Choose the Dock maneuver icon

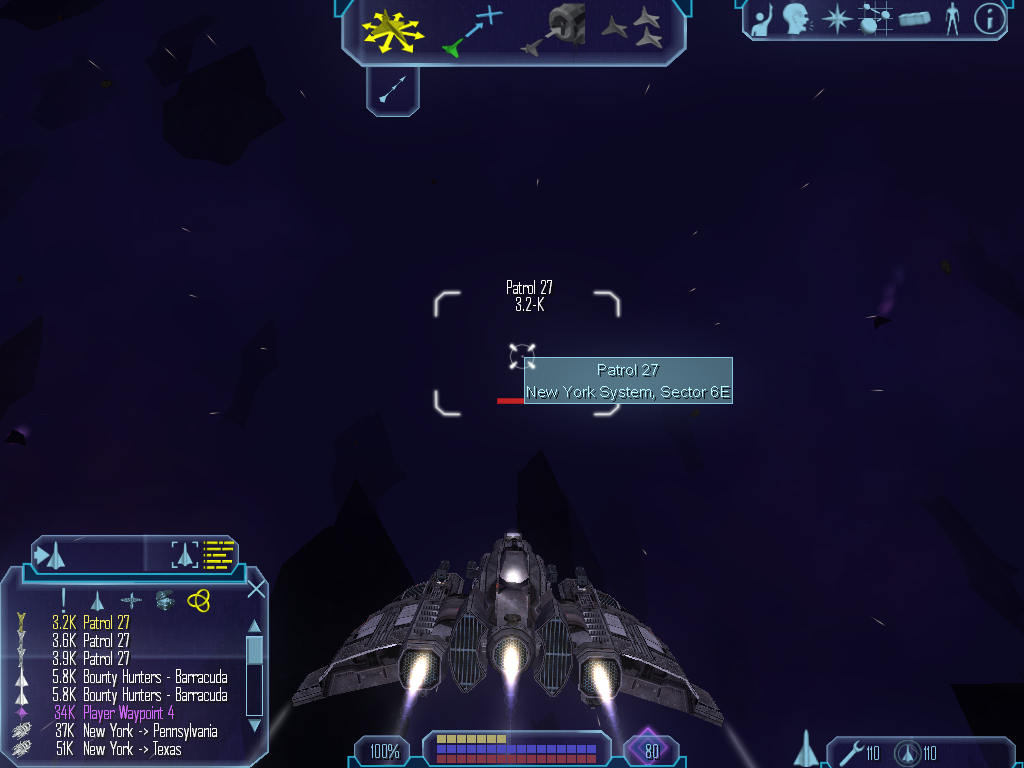click(554, 30)
